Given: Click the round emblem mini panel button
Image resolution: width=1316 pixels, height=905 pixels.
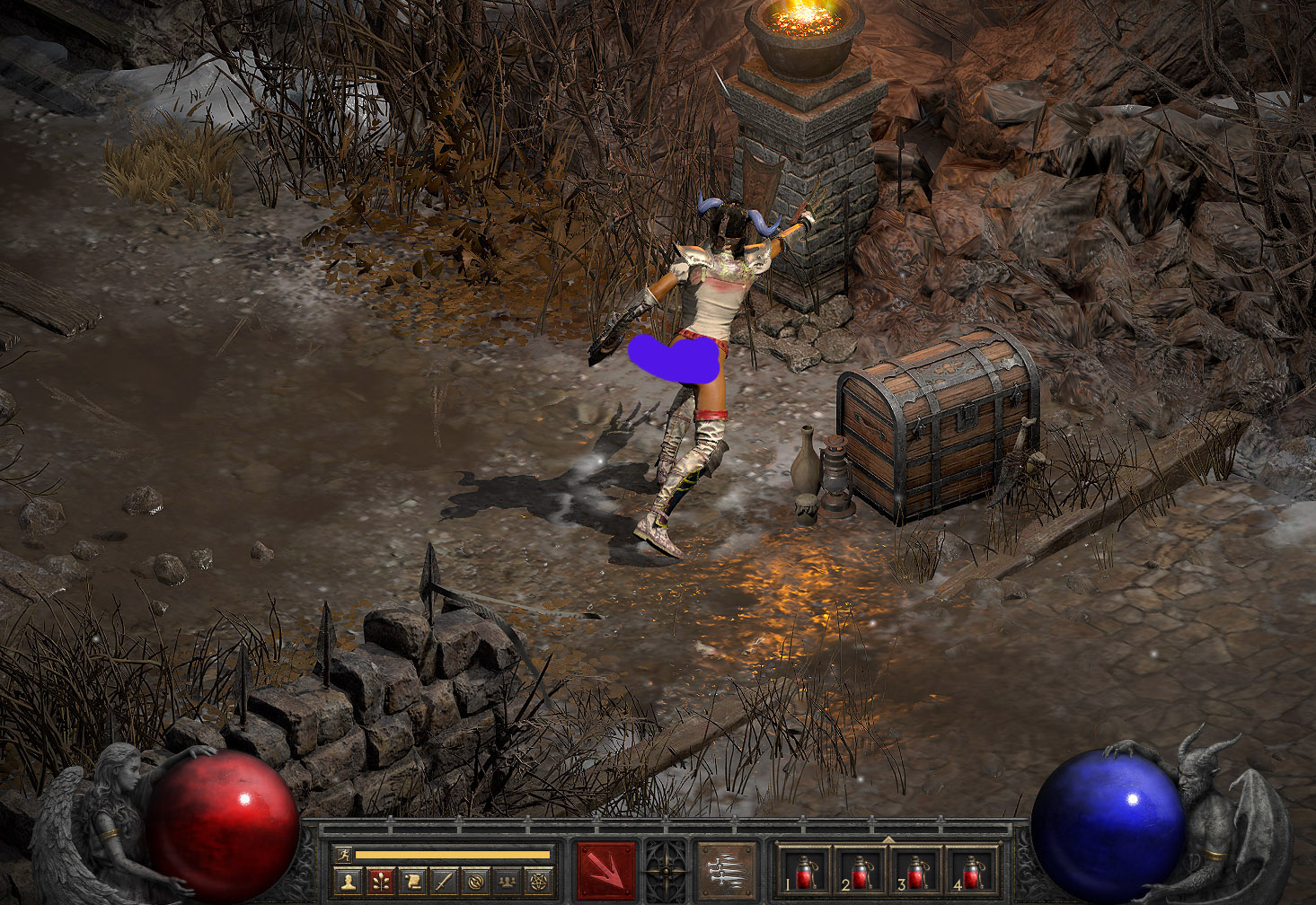Looking at the screenshot, I should [475, 882].
